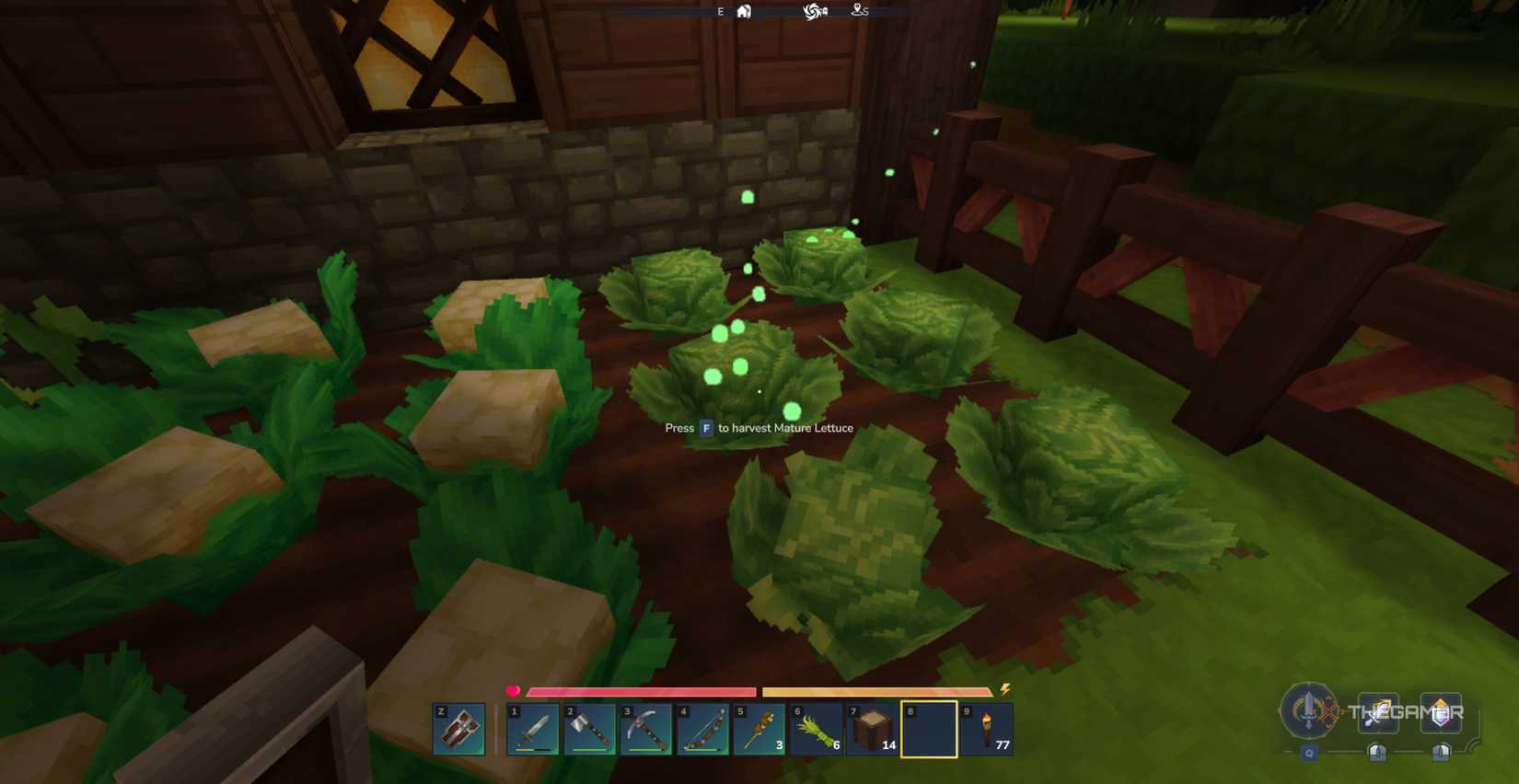Select the axe in hotbar slot 2
The height and width of the screenshot is (784, 1519).
tap(591, 730)
